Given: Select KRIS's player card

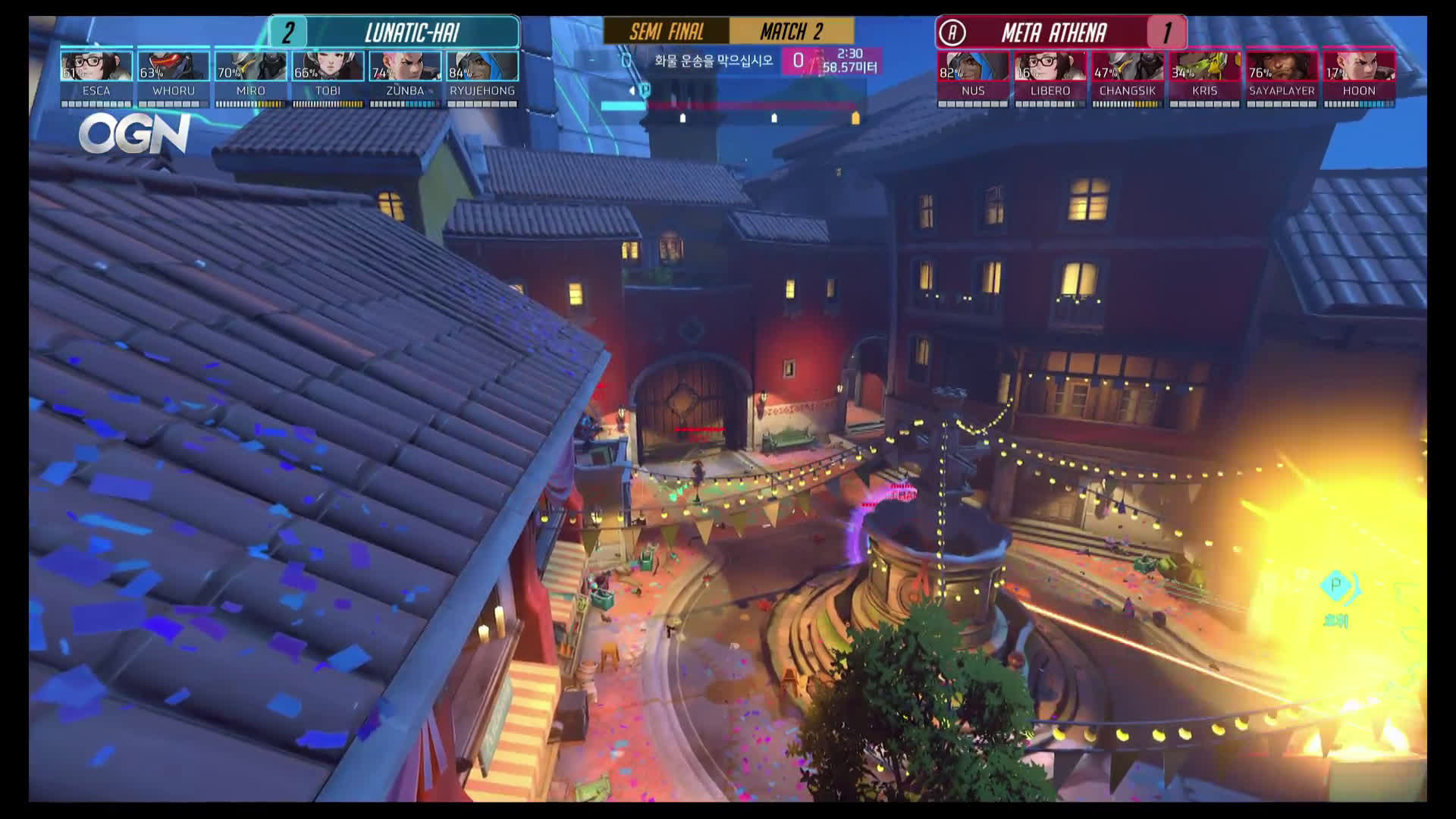Looking at the screenshot, I should coord(1205,67).
